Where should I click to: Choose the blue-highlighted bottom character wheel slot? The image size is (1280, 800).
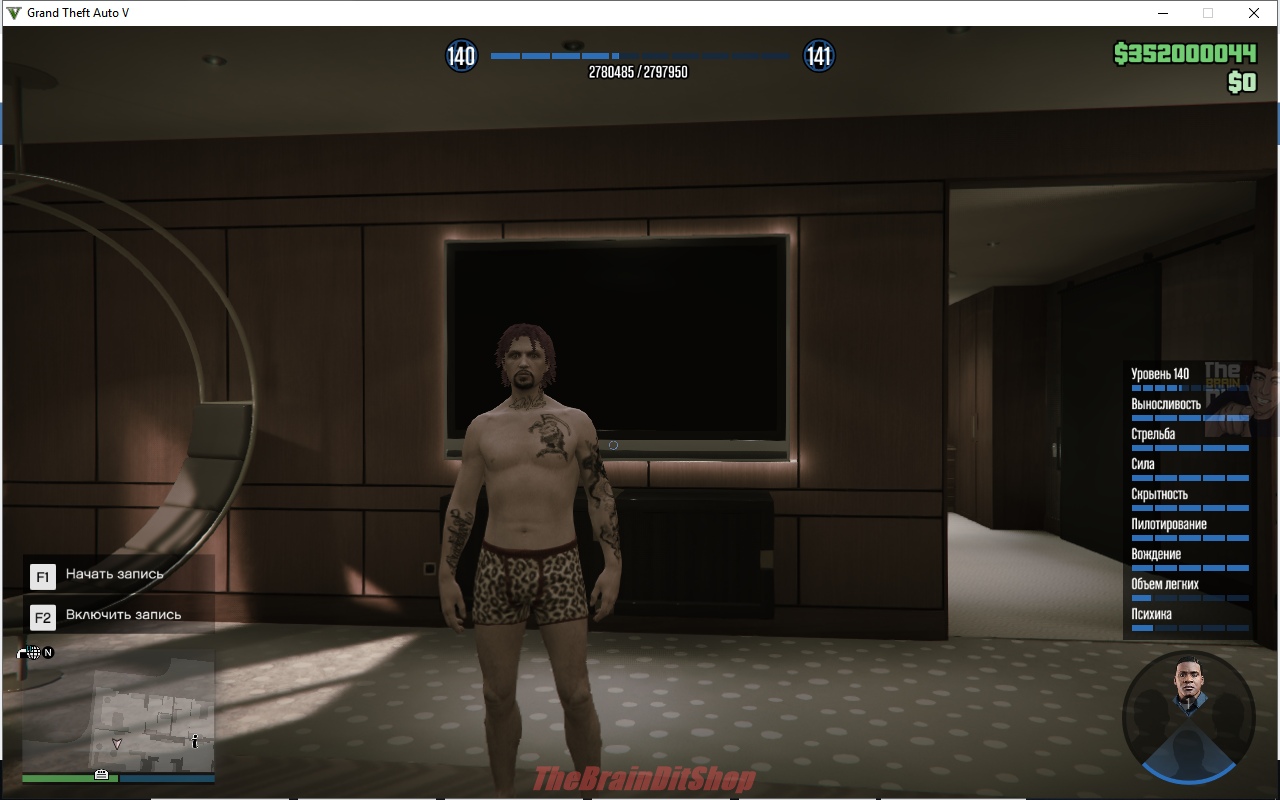pyautogui.click(x=1188, y=757)
